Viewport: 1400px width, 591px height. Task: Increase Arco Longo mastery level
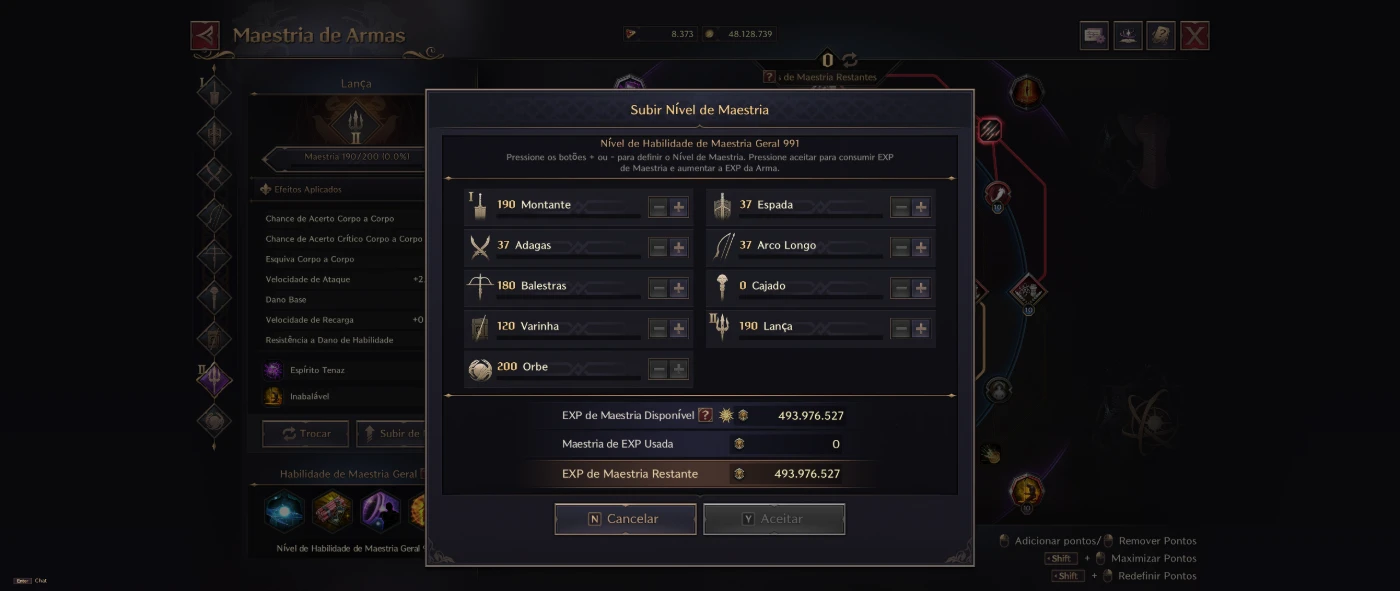tap(921, 247)
